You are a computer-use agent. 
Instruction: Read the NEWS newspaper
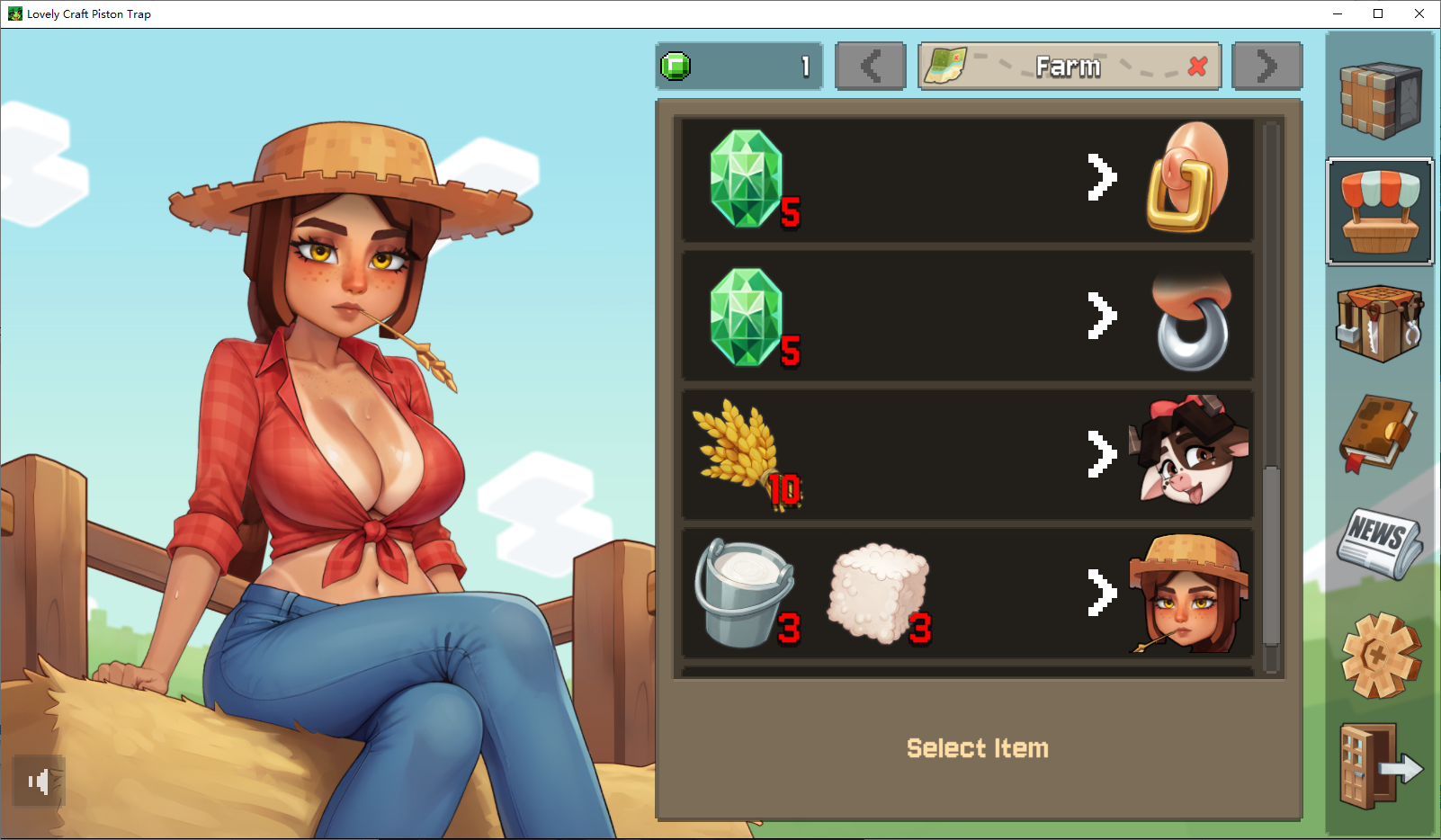(x=1378, y=542)
